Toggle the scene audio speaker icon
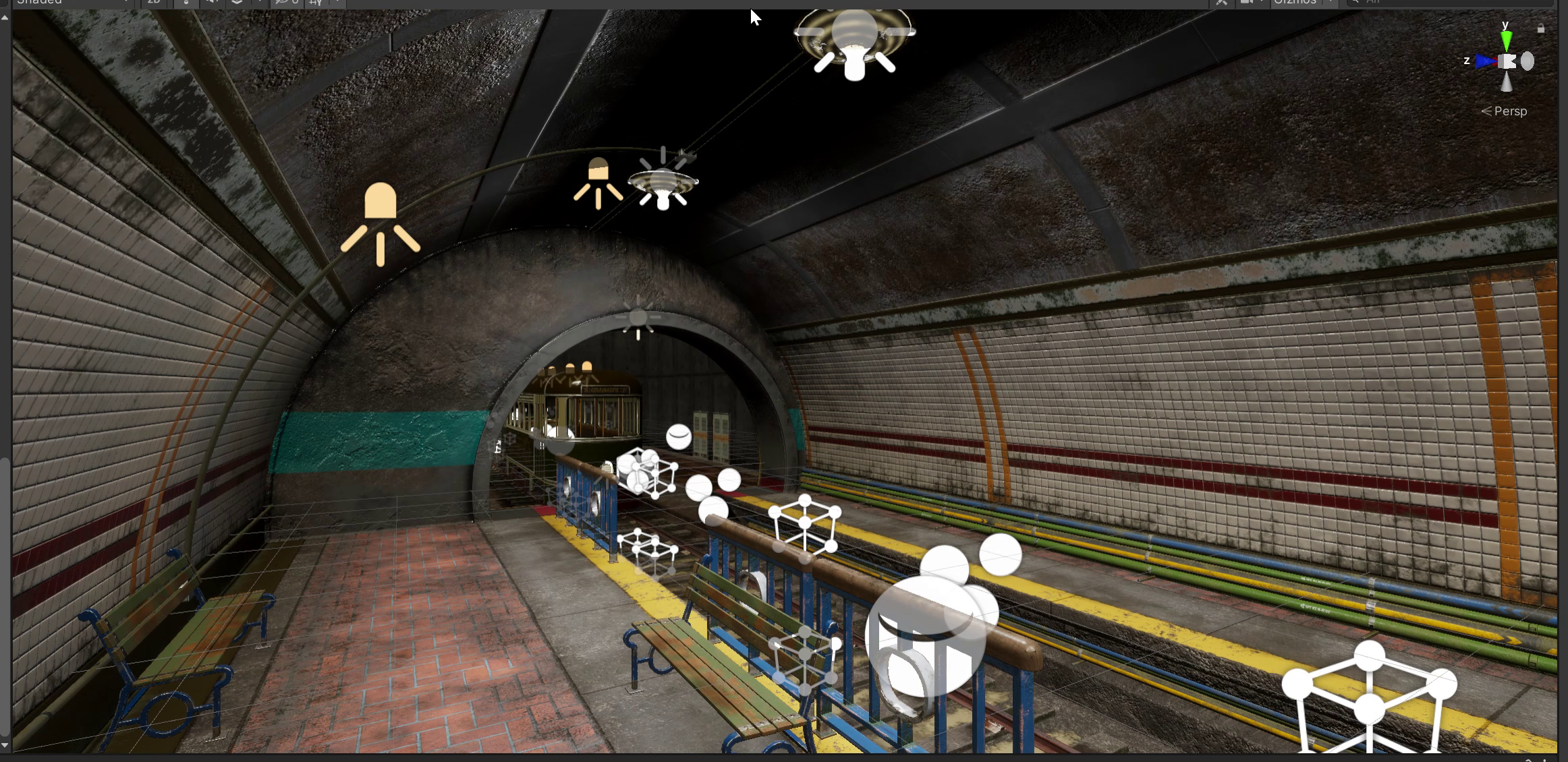This screenshot has width=1568, height=762. 212,2
